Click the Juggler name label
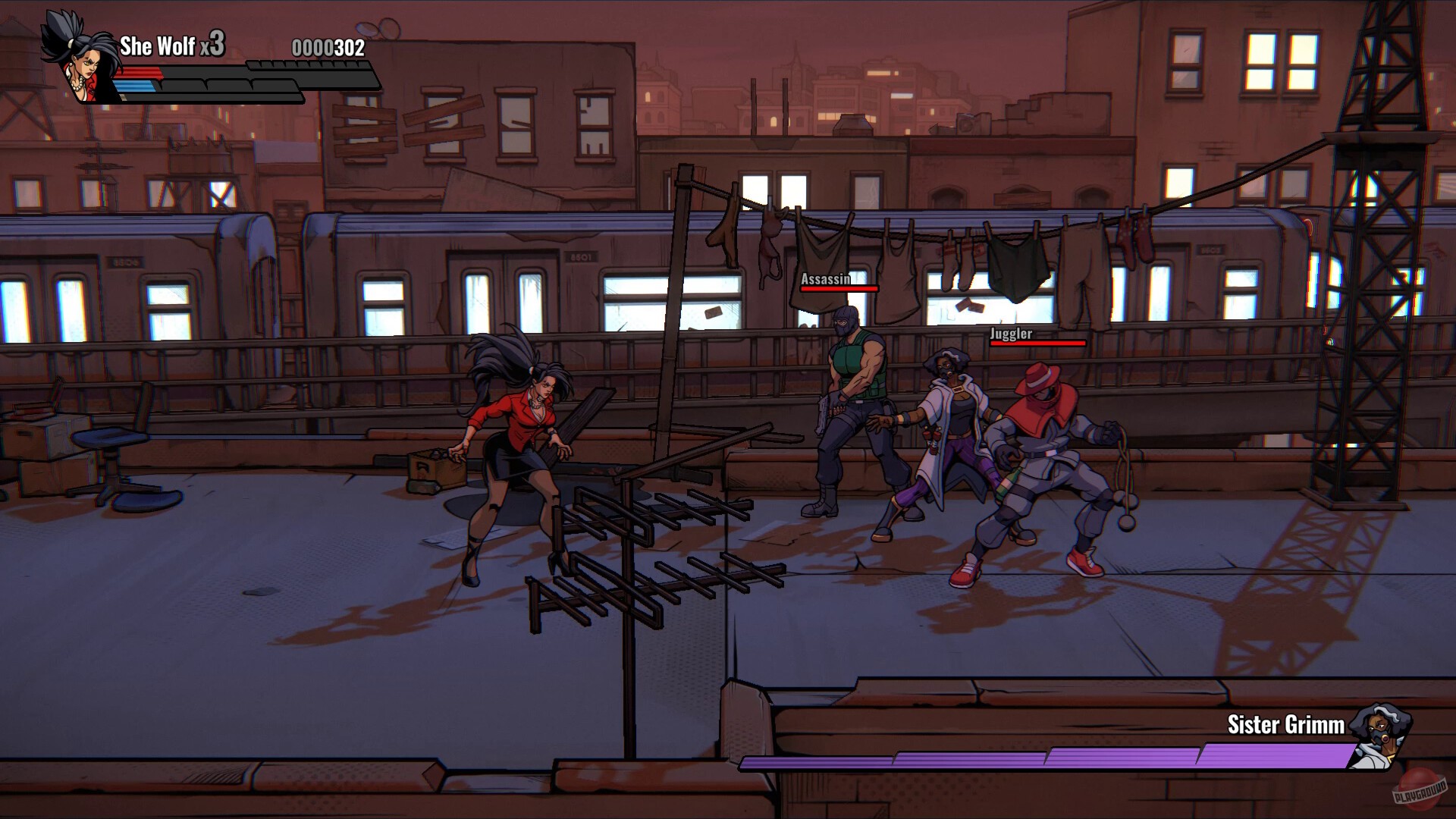 pyautogui.click(x=1011, y=332)
